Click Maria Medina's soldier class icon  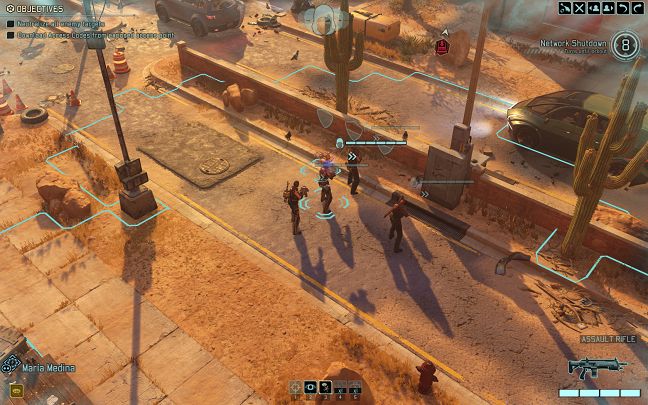[x=11, y=364]
